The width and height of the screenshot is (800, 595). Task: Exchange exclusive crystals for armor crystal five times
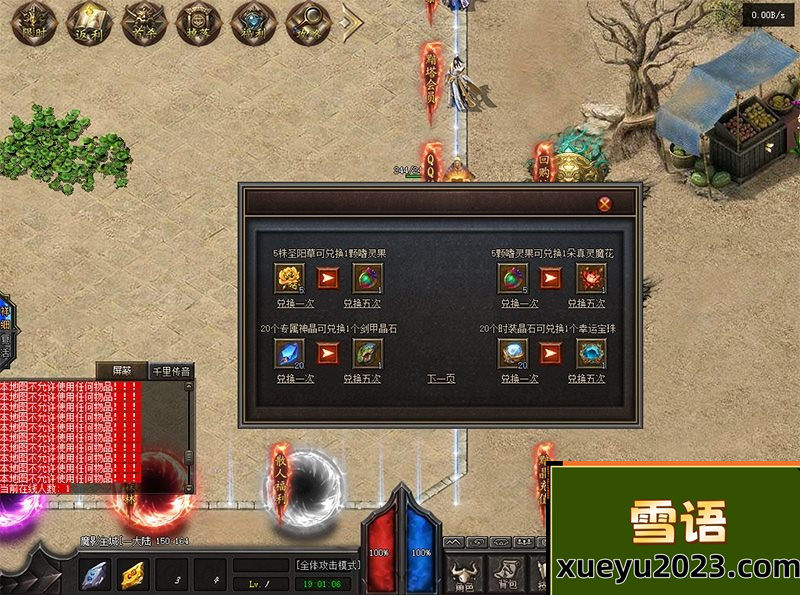(x=362, y=379)
